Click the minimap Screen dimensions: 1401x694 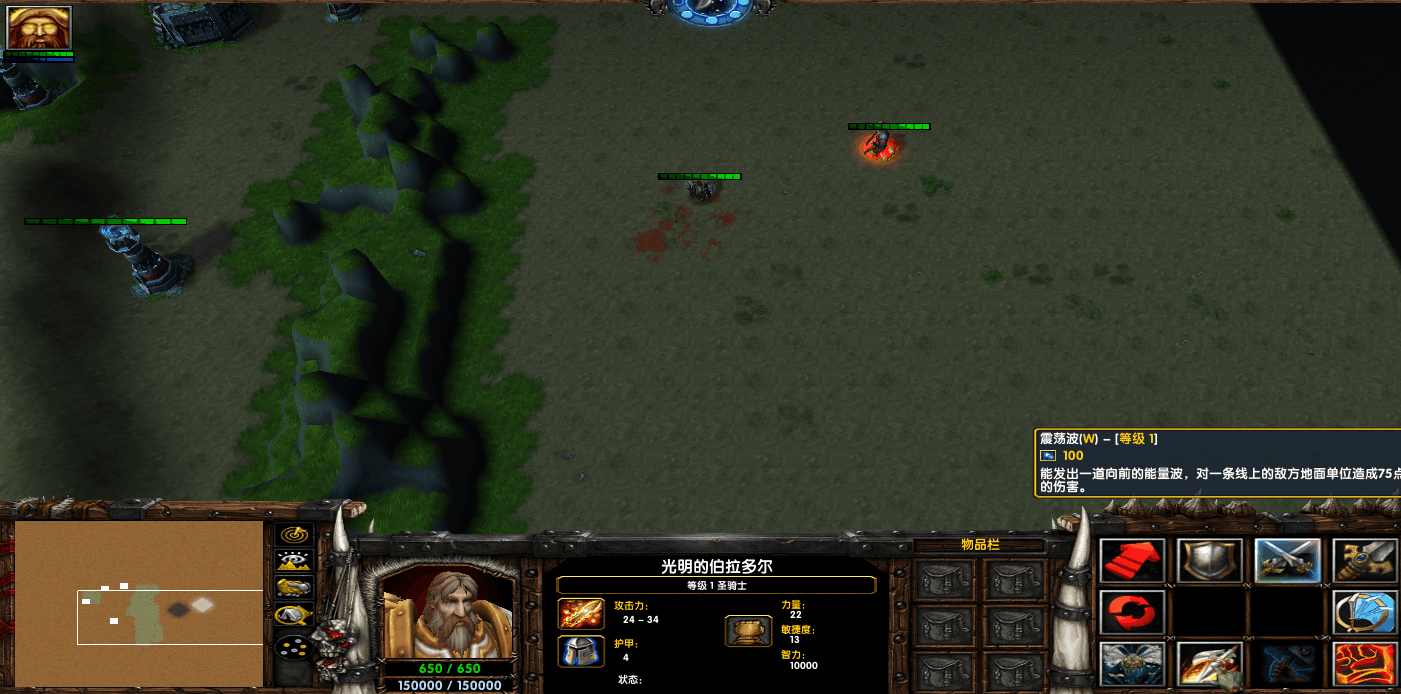139,603
